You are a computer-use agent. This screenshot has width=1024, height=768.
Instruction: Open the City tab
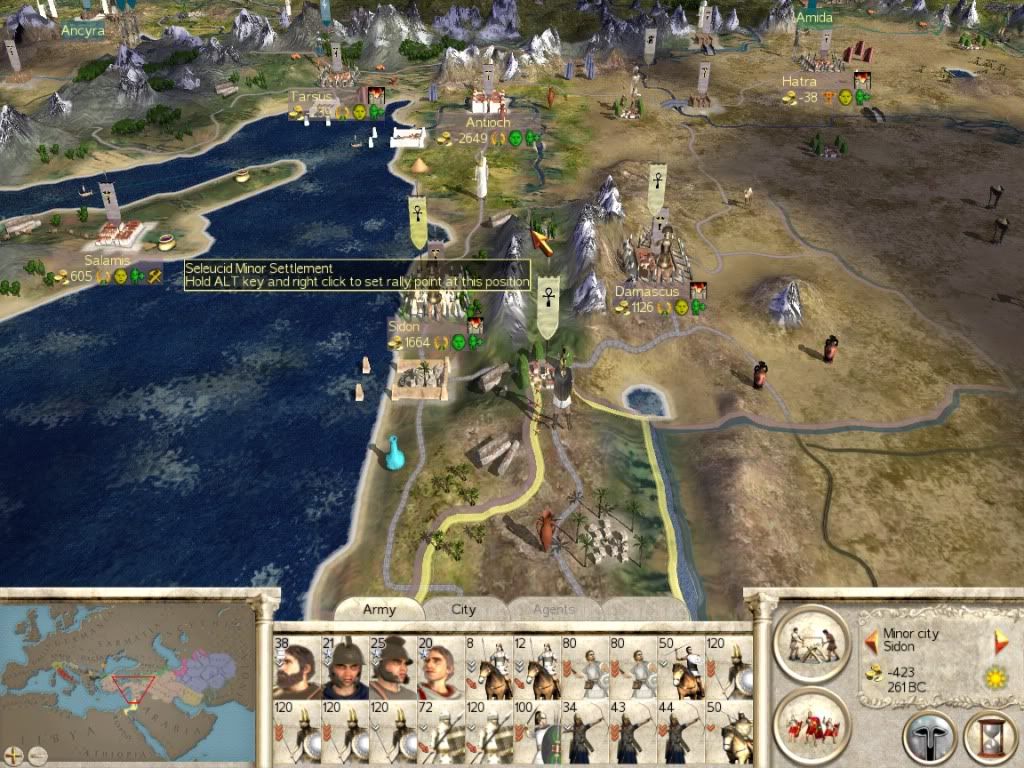point(464,609)
